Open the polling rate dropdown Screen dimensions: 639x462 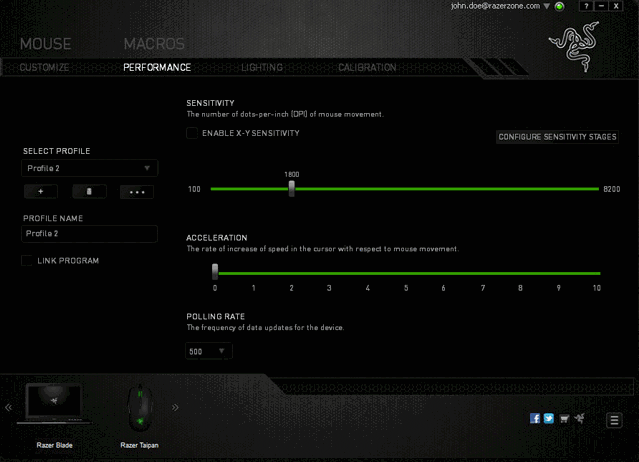tap(209, 351)
